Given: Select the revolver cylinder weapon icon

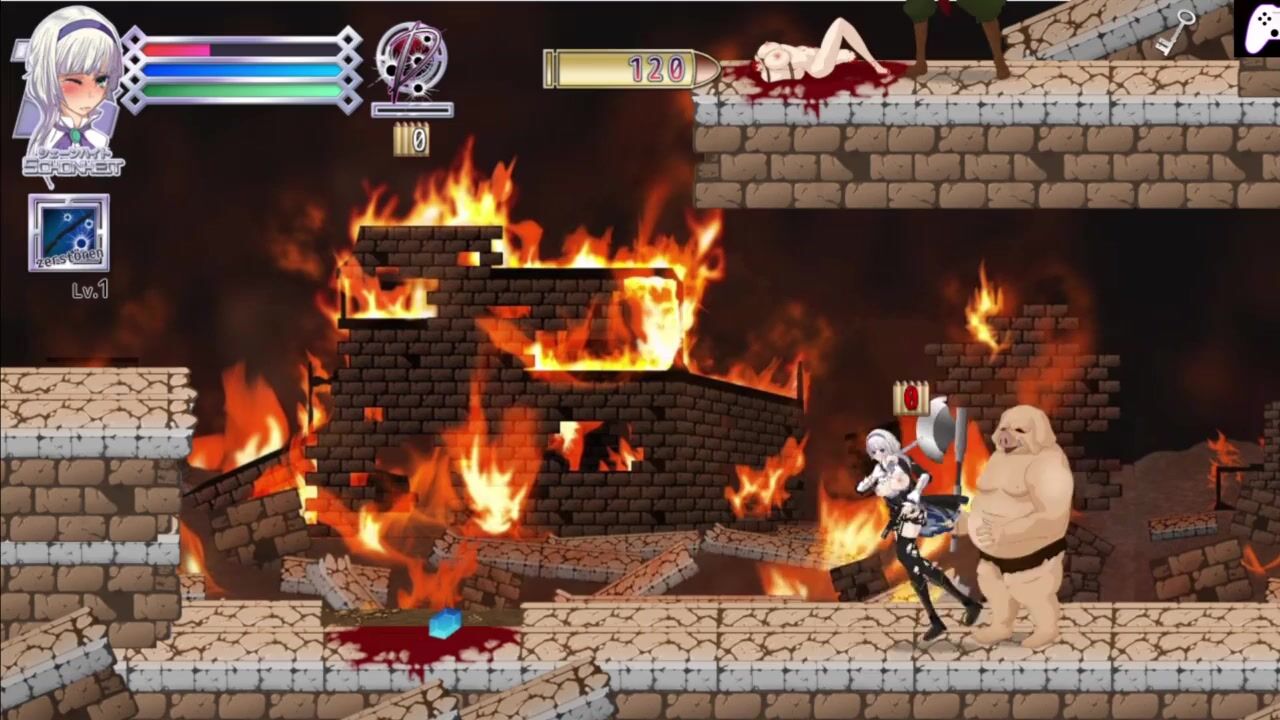Looking at the screenshot, I should [x=411, y=60].
